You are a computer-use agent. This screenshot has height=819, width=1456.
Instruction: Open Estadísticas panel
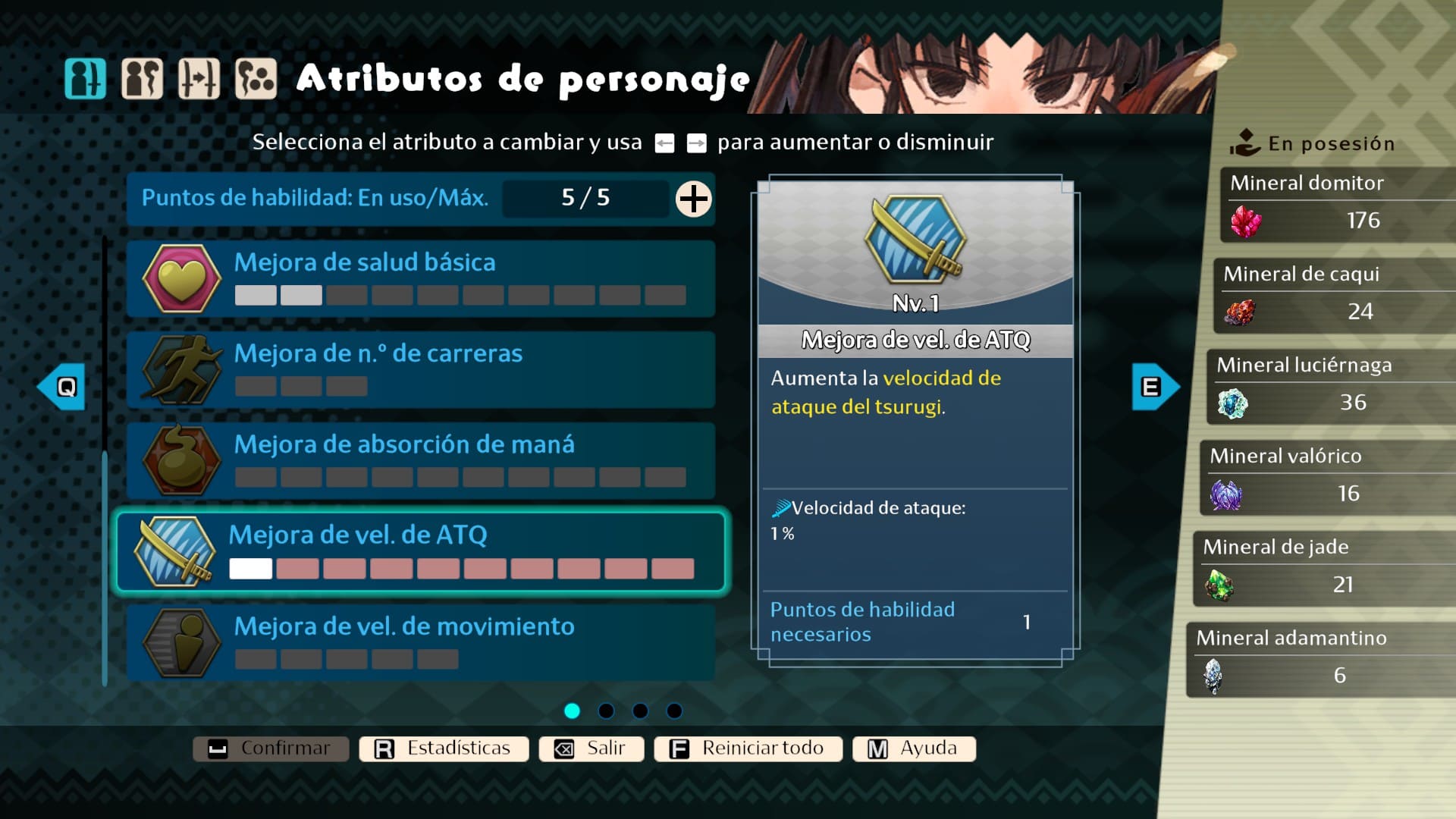point(444,748)
